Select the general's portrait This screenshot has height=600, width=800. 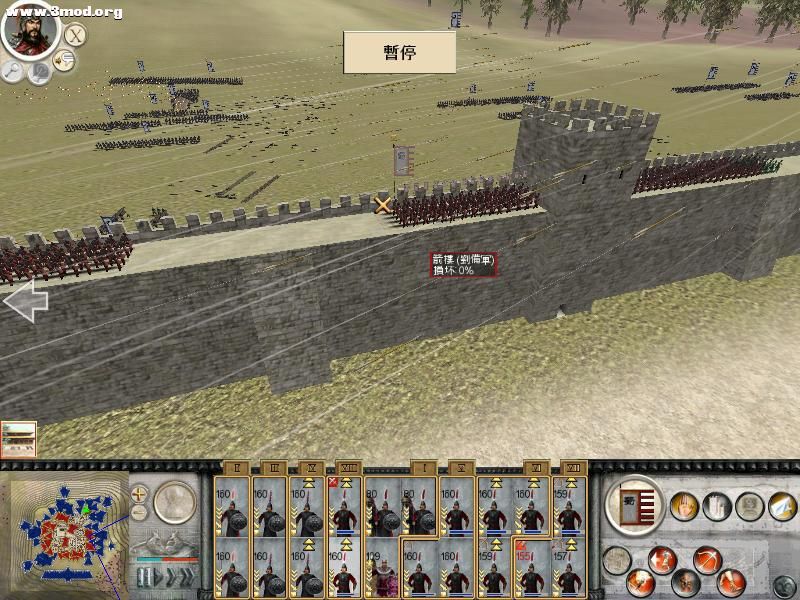[31, 28]
